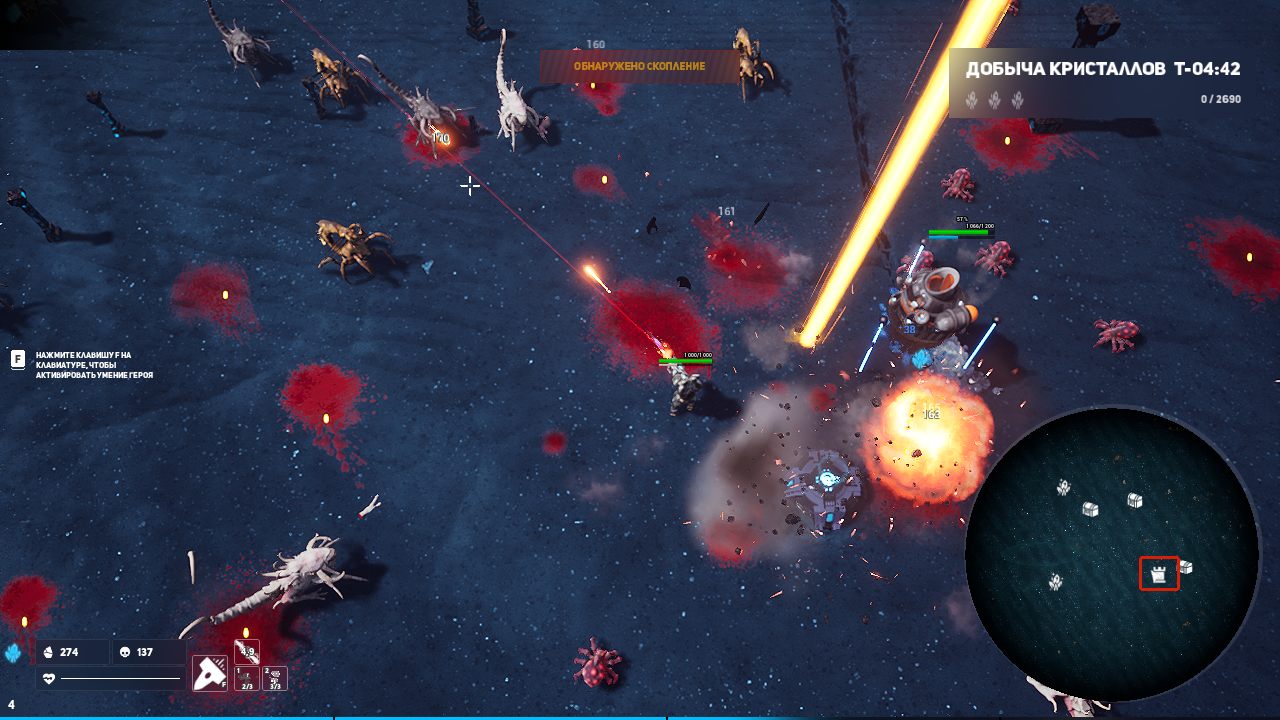
Task: Click the chest marker beside the tower icon
Action: click(x=1186, y=567)
